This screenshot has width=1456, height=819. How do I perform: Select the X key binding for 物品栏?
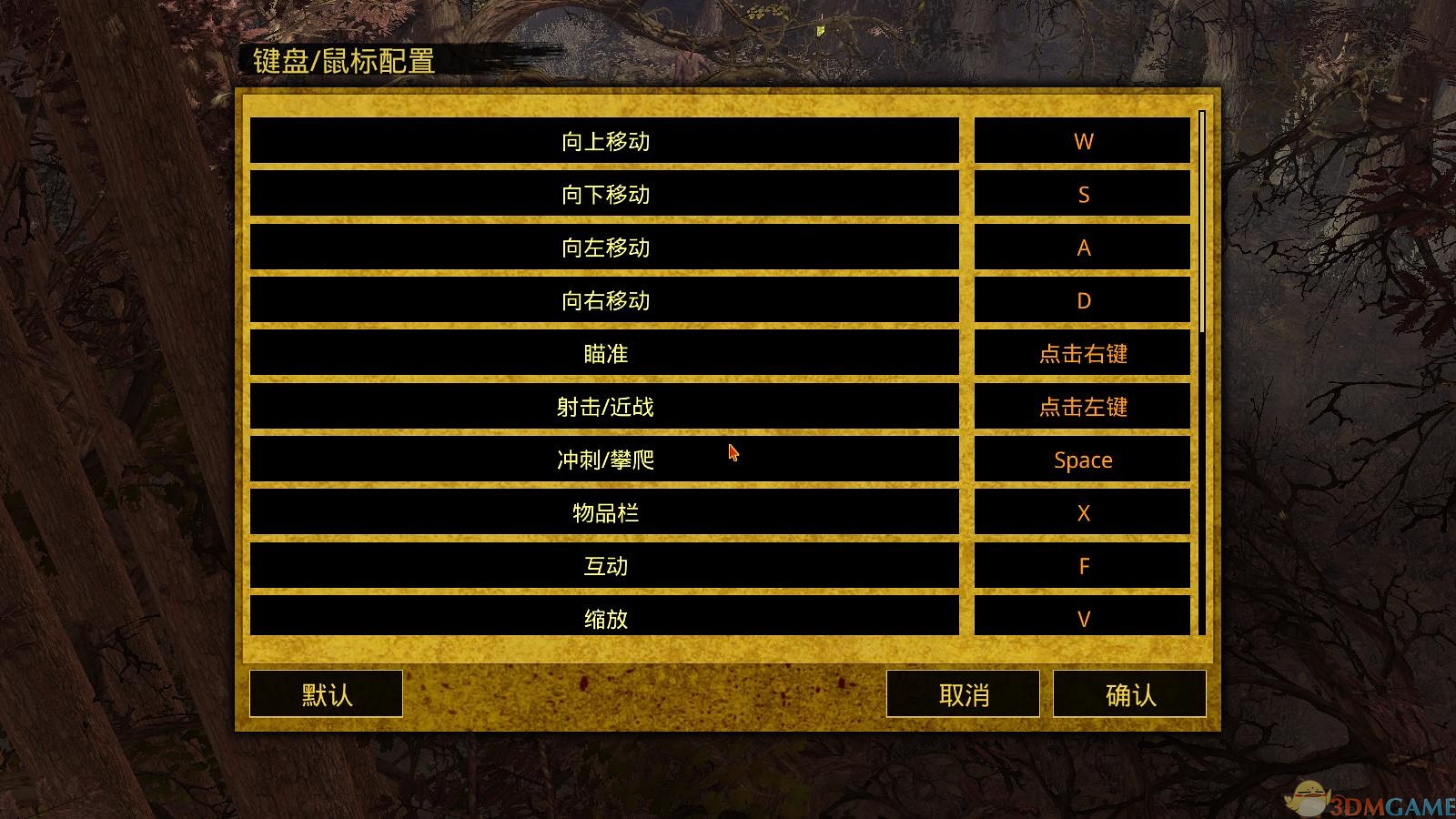1083,513
